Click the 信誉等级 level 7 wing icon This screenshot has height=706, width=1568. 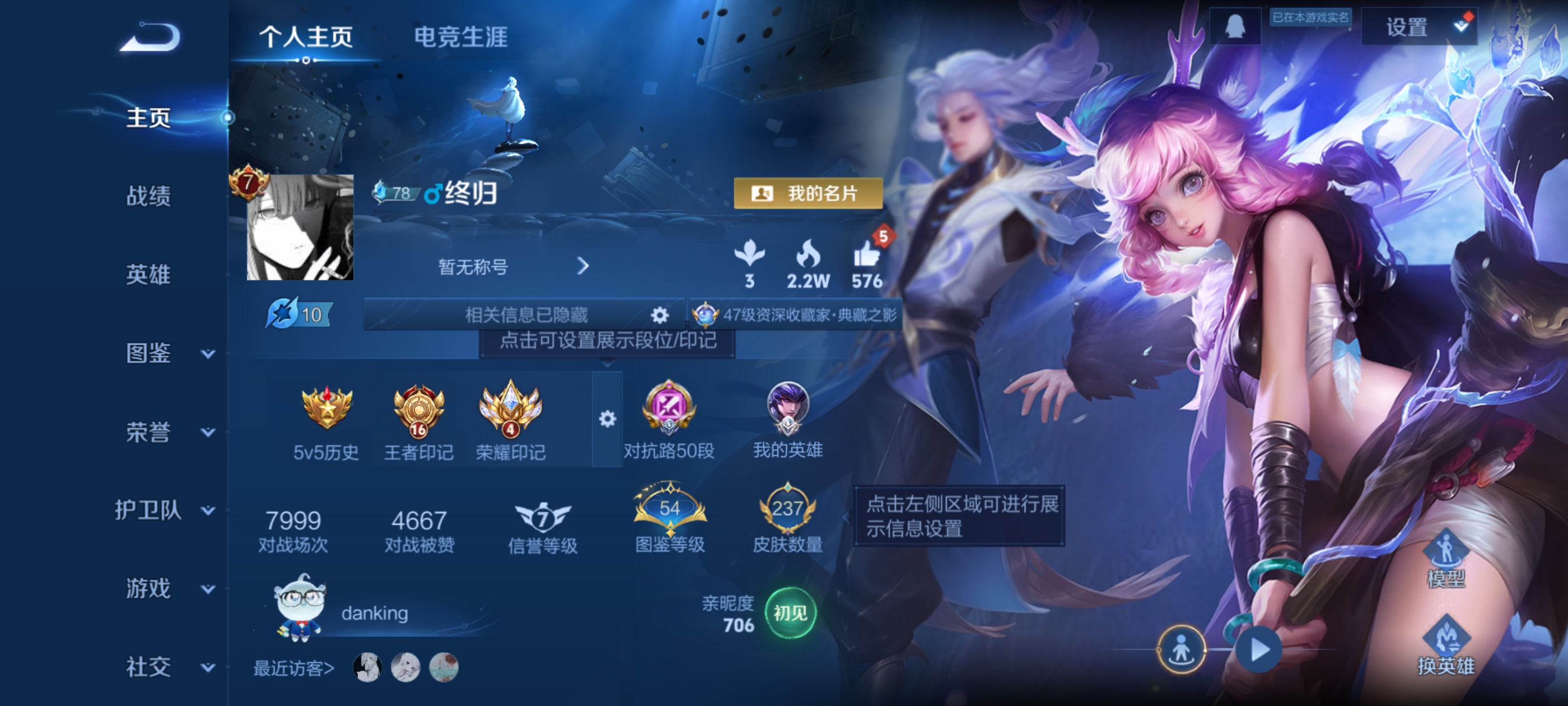tap(544, 518)
